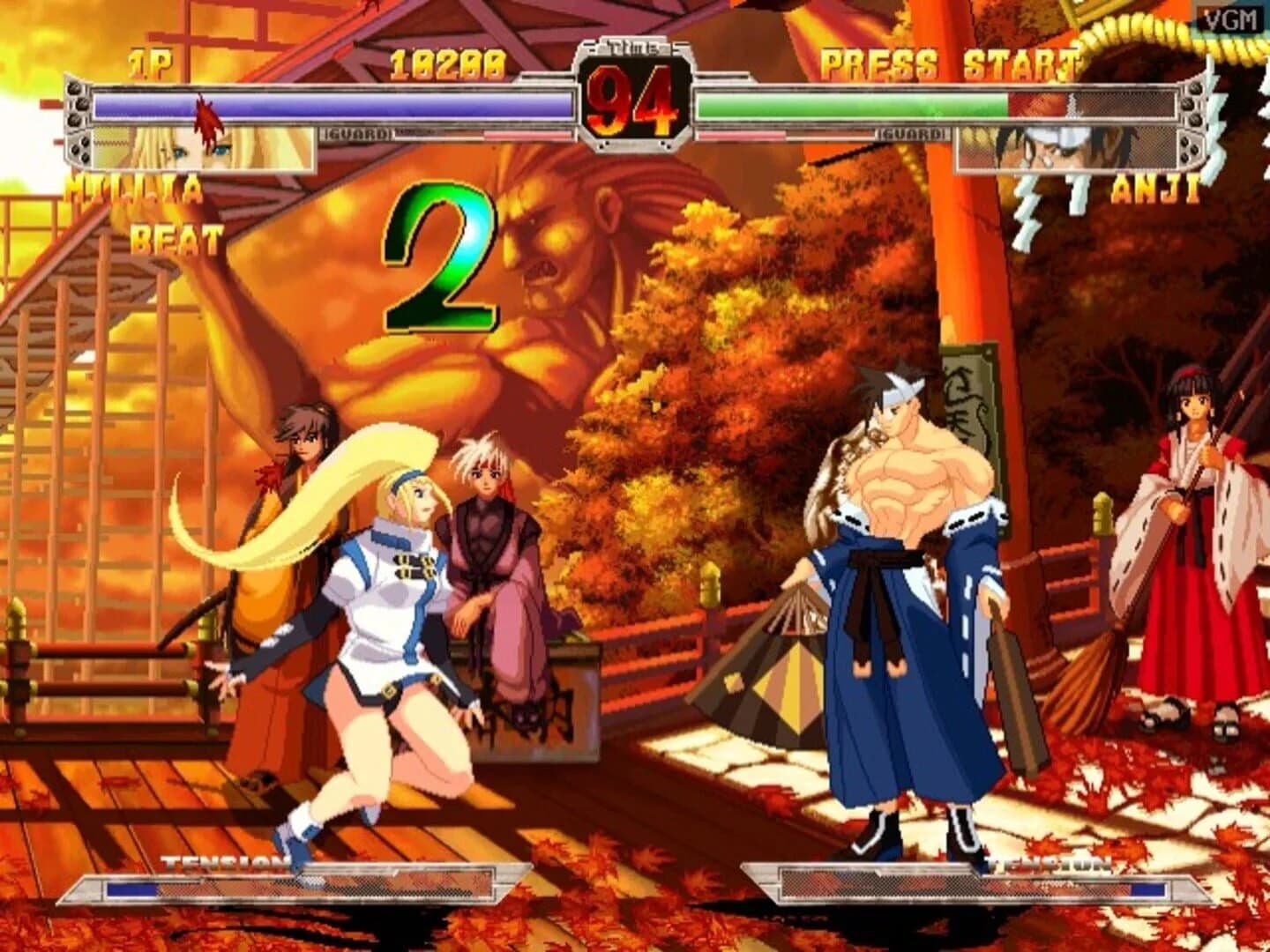Select the MILLIA name label
The image size is (1270, 952).
(132, 188)
